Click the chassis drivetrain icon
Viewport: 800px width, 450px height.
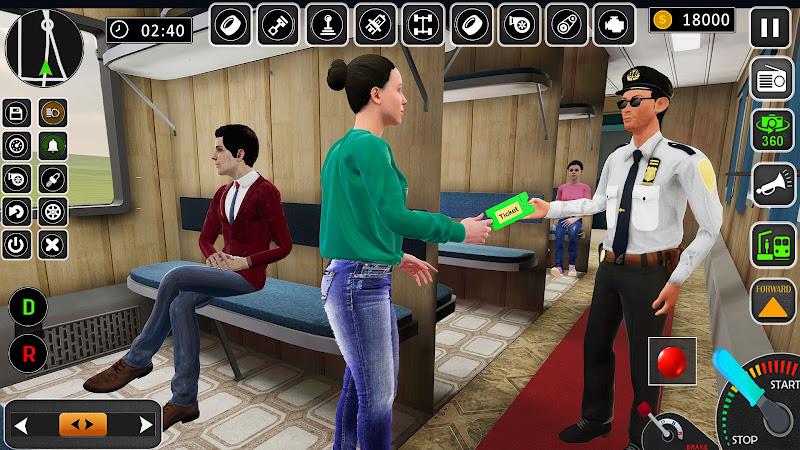click(423, 24)
